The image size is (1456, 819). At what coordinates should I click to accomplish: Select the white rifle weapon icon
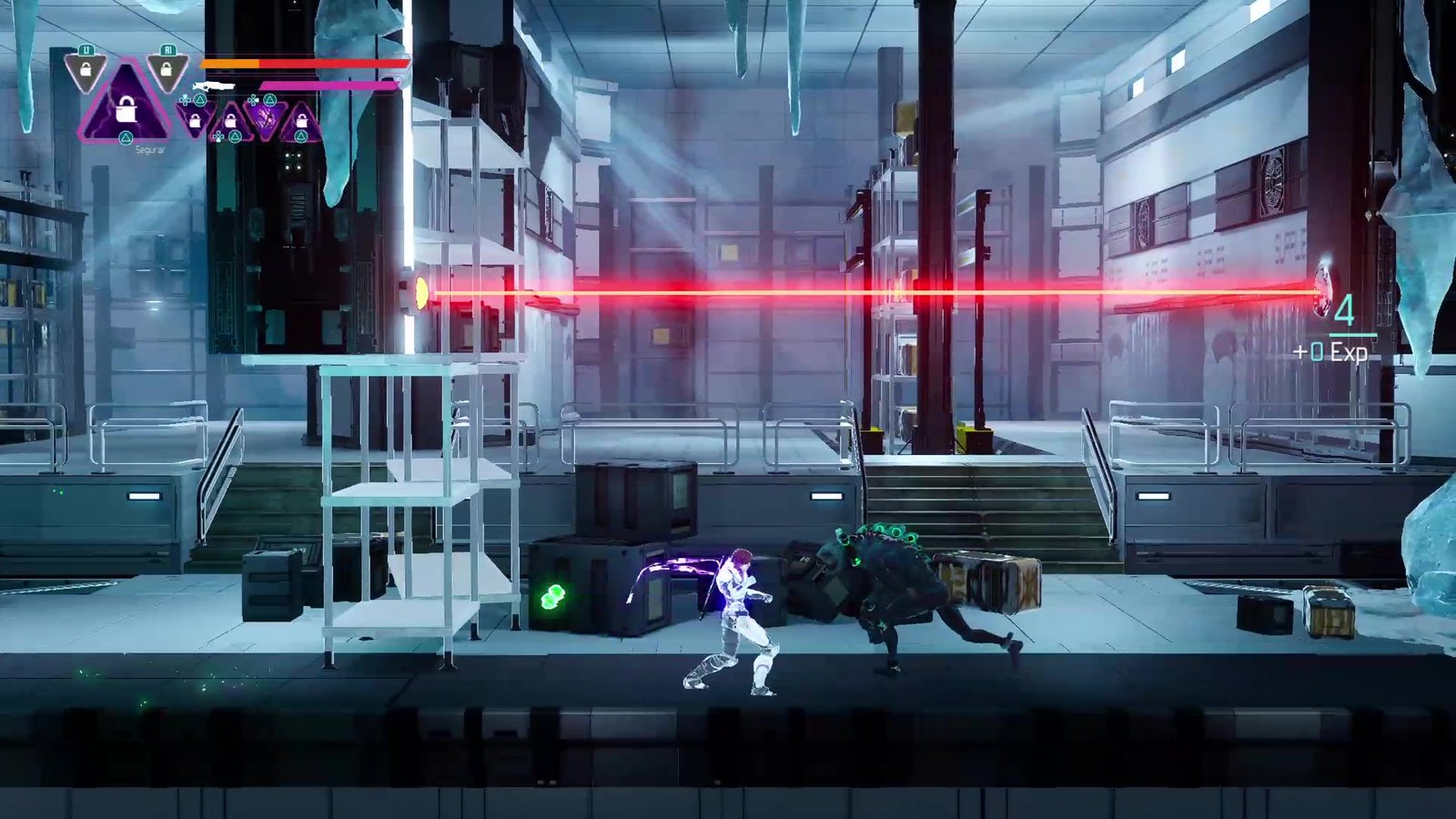[213, 86]
